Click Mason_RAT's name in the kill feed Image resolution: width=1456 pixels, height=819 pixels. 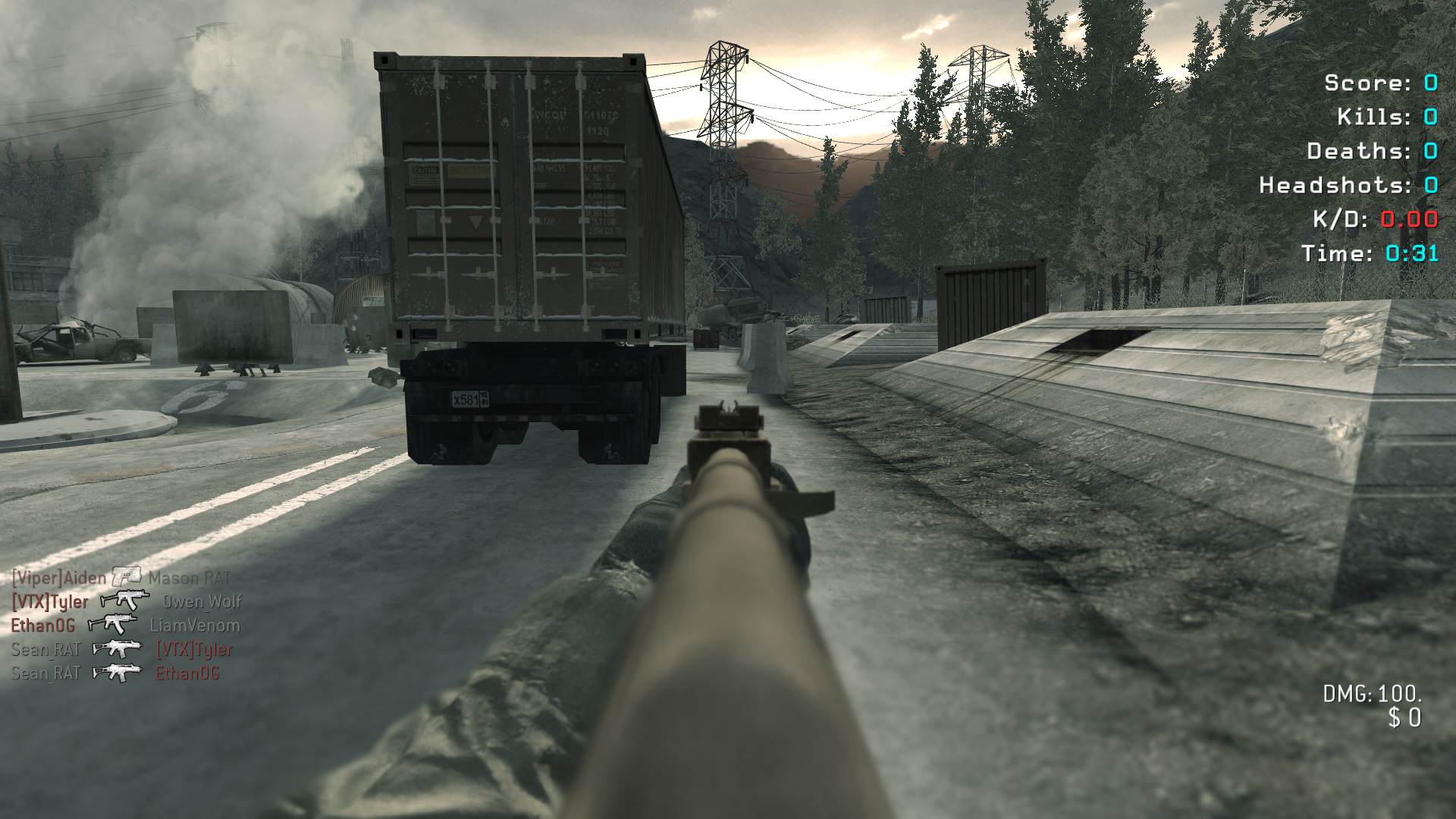190,578
